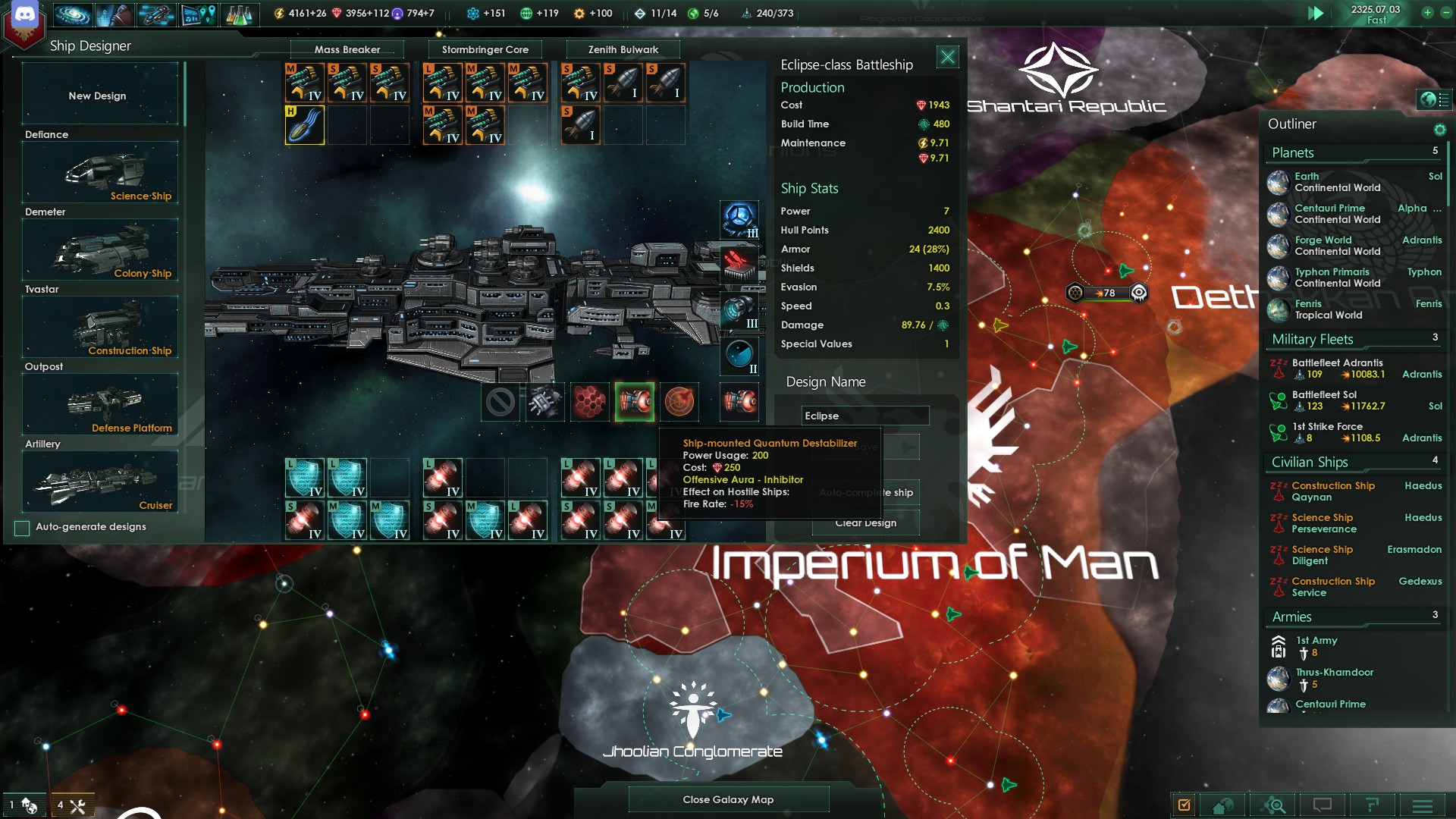Viewport: 1456px width, 819px height.
Task: Click the Clear Design button
Action: click(x=865, y=522)
